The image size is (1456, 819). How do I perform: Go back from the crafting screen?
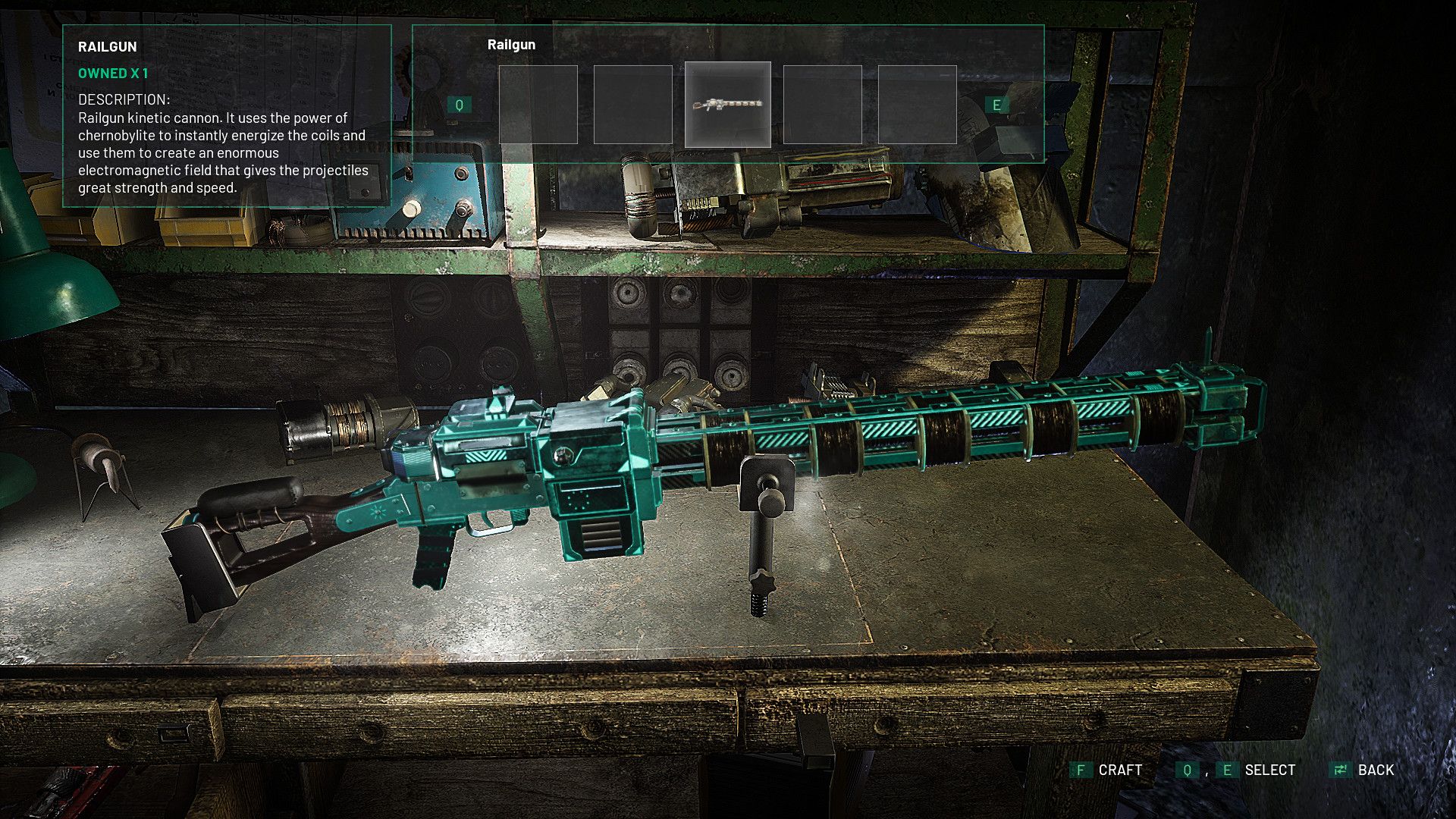(1363, 770)
